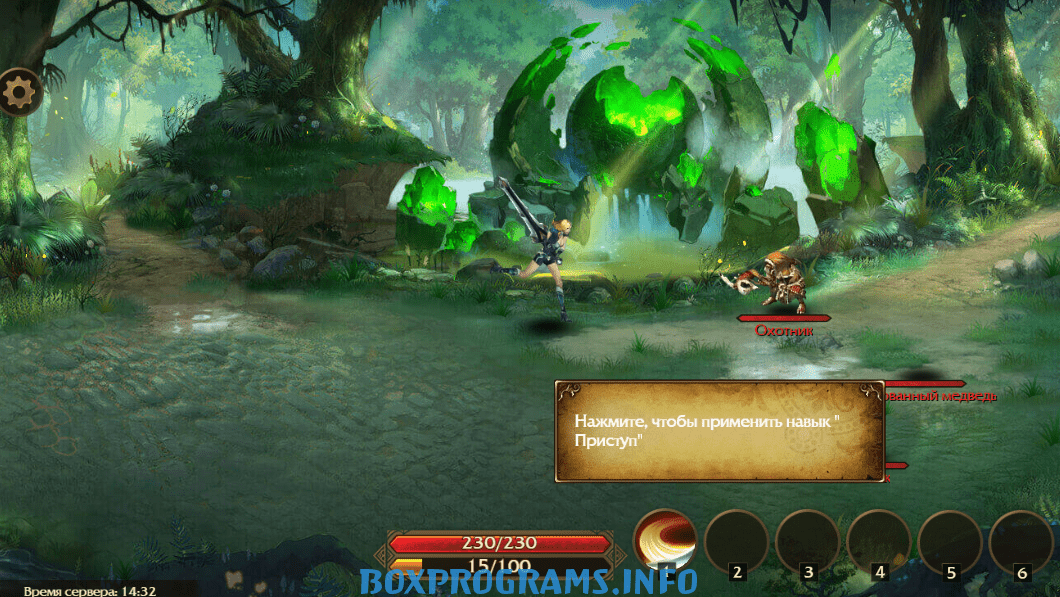Select skill slot number 2
The height and width of the screenshot is (597, 1060).
pos(736,543)
